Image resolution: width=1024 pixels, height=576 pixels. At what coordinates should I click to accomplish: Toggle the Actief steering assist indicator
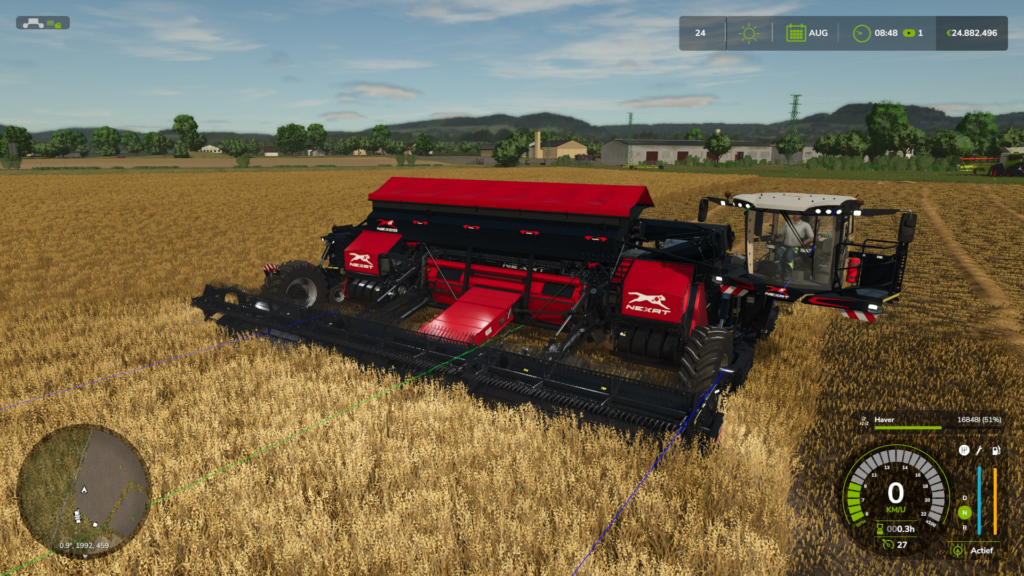(958, 550)
